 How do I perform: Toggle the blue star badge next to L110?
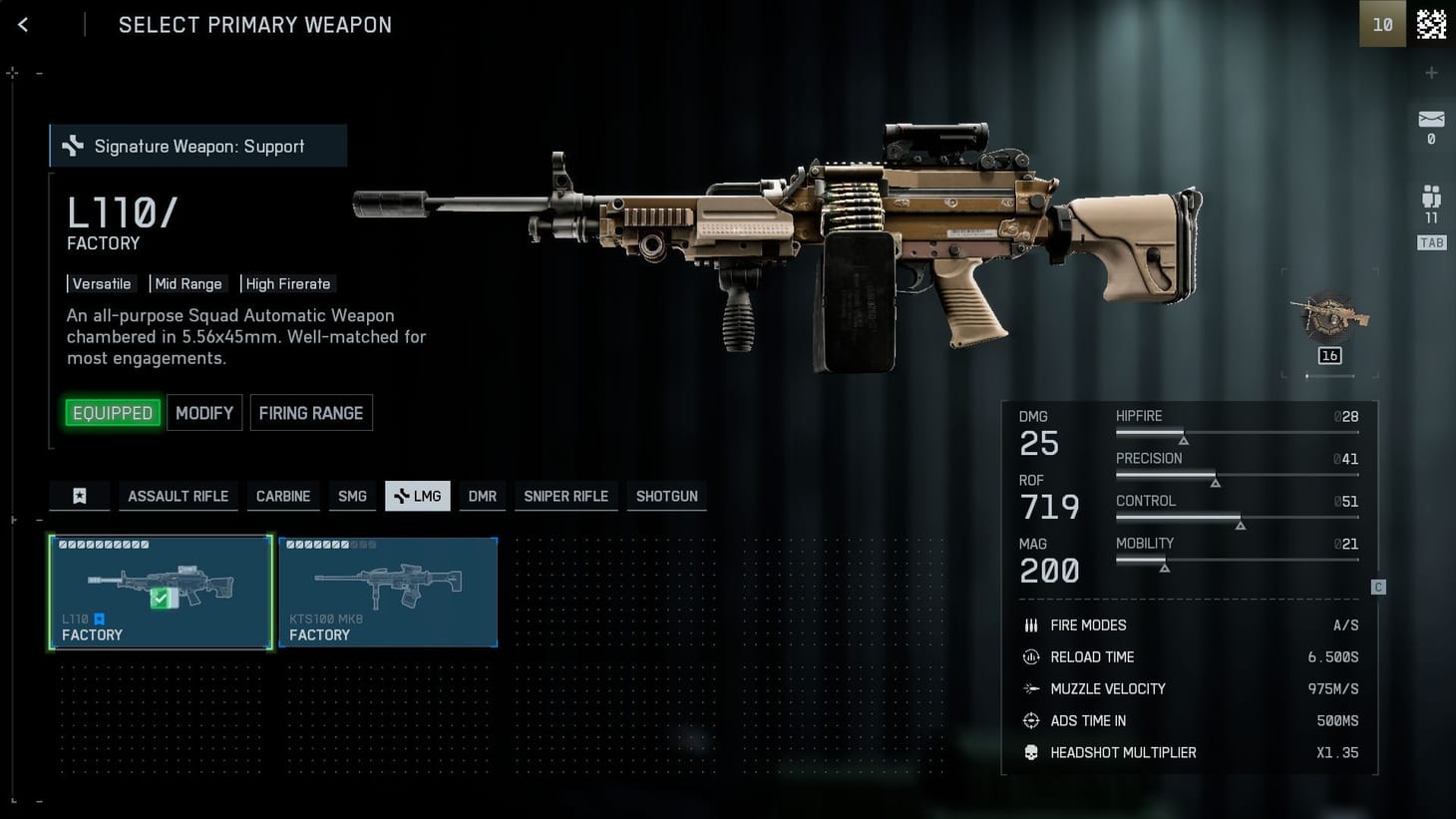pyautogui.click(x=99, y=618)
